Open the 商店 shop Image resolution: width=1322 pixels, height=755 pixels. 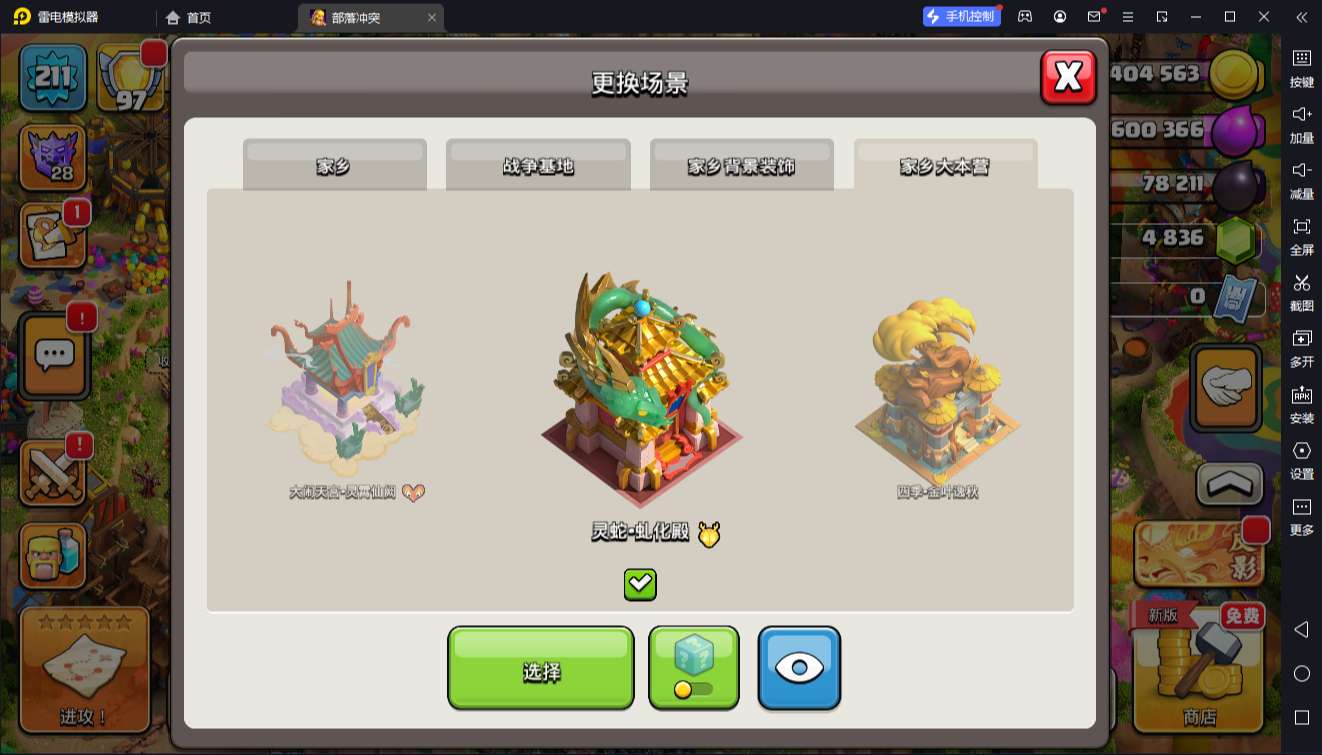[1199, 665]
